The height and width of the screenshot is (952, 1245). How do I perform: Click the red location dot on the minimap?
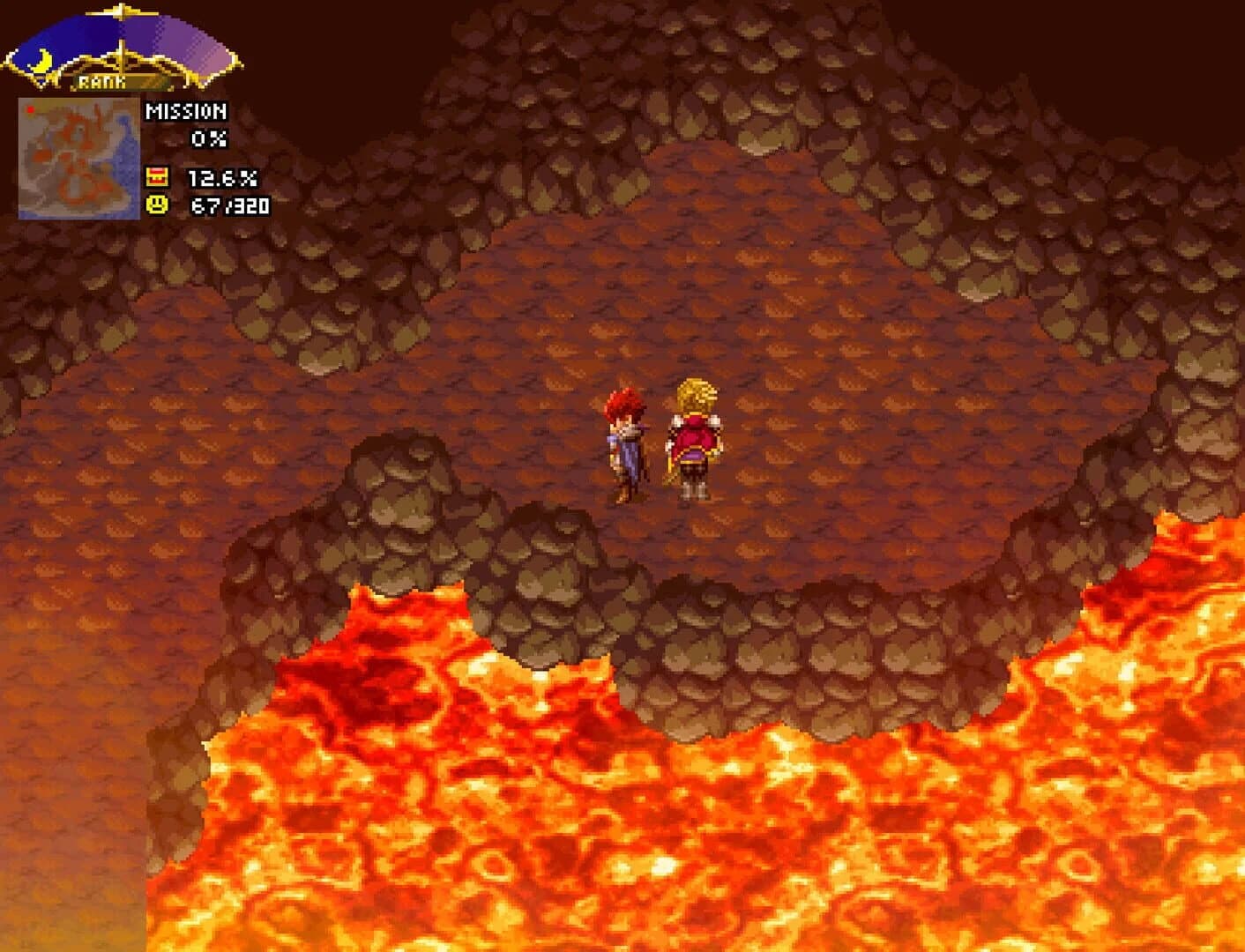click(x=31, y=109)
